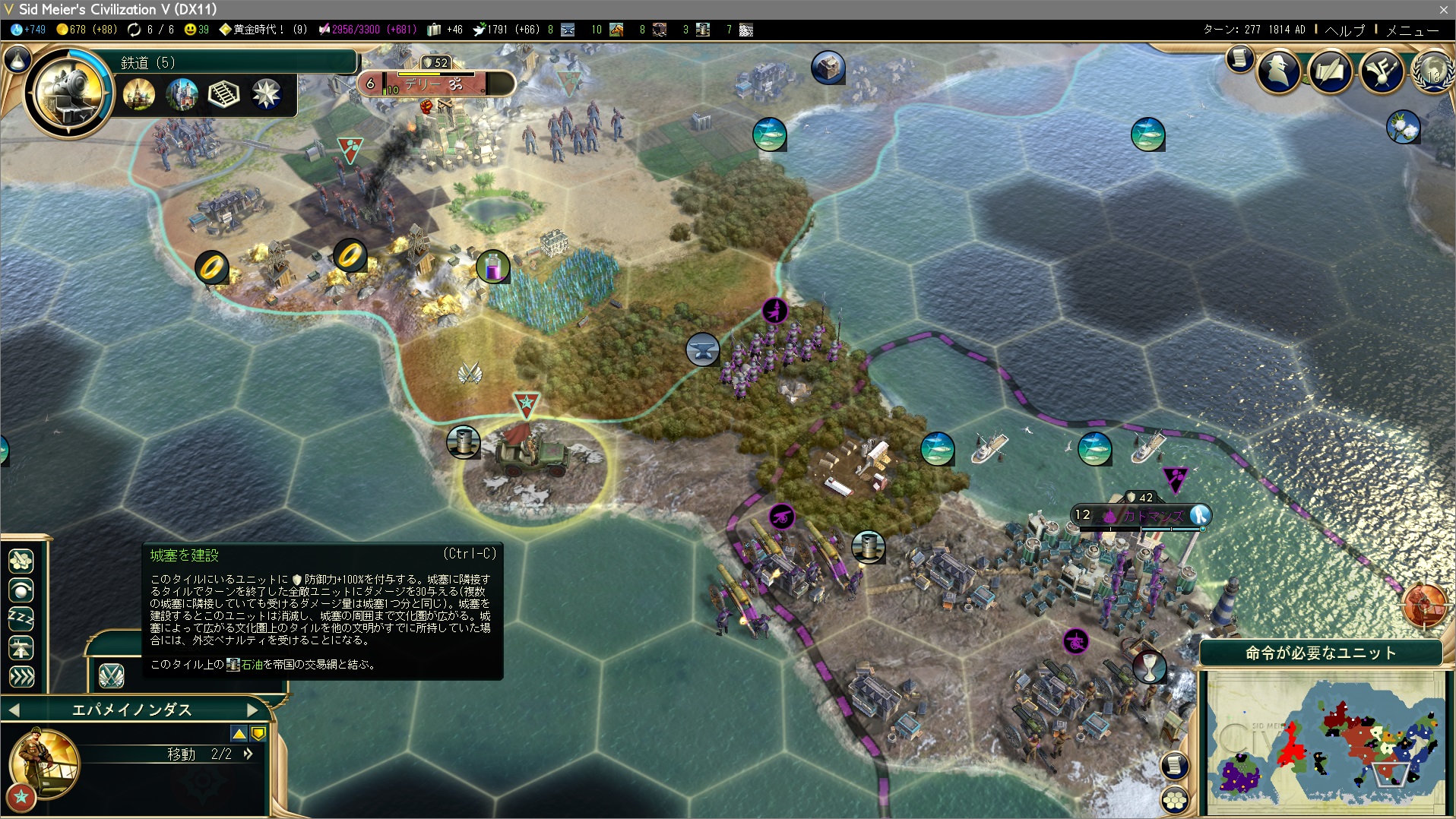Cycle to the next unit with right arrow
The width and height of the screenshot is (1456, 819).
coord(253,710)
